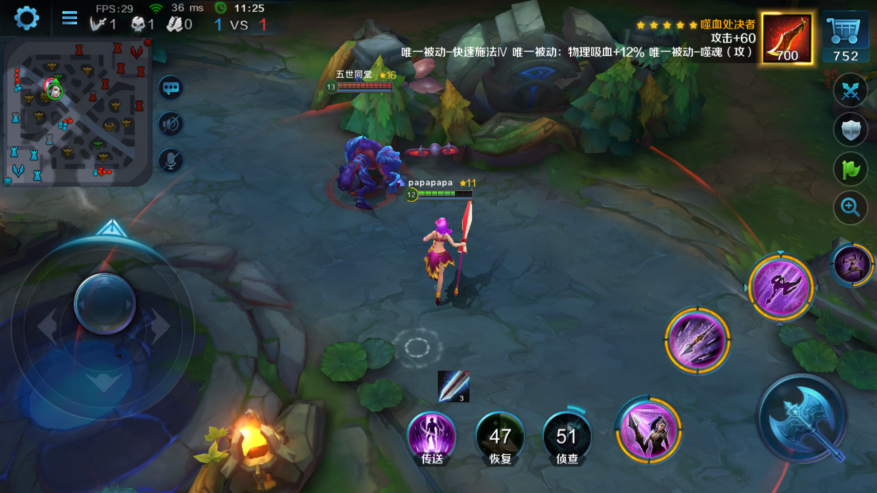
Task: Click the magnifier zoom button
Action: [850, 207]
